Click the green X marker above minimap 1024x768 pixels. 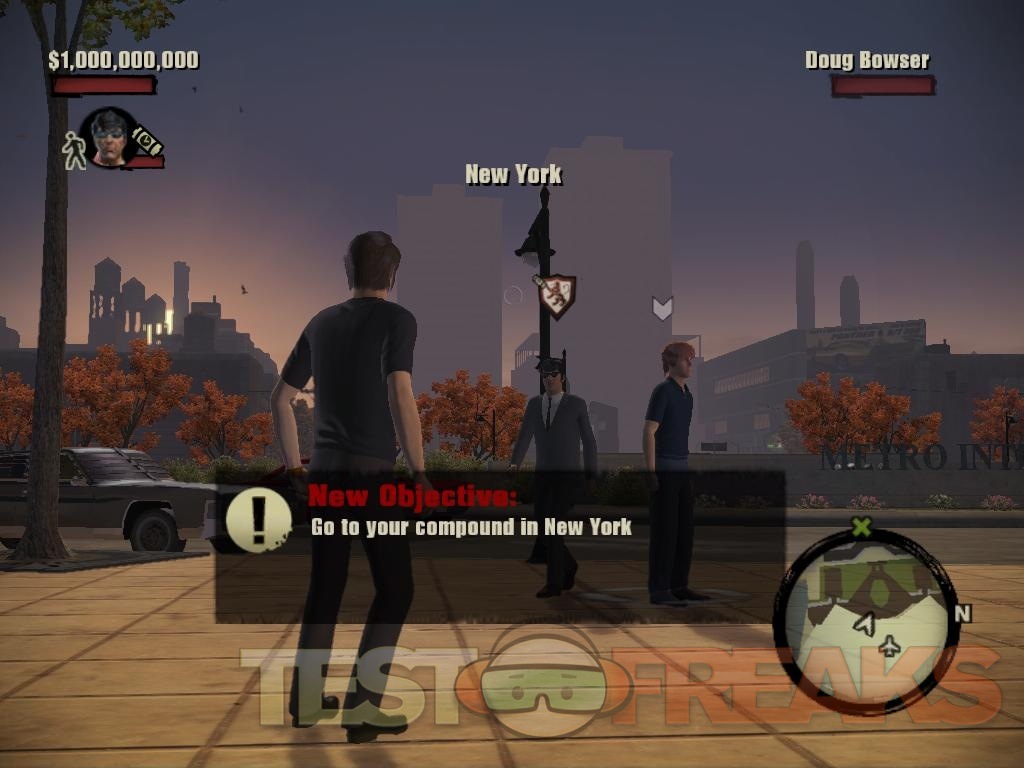point(861,526)
